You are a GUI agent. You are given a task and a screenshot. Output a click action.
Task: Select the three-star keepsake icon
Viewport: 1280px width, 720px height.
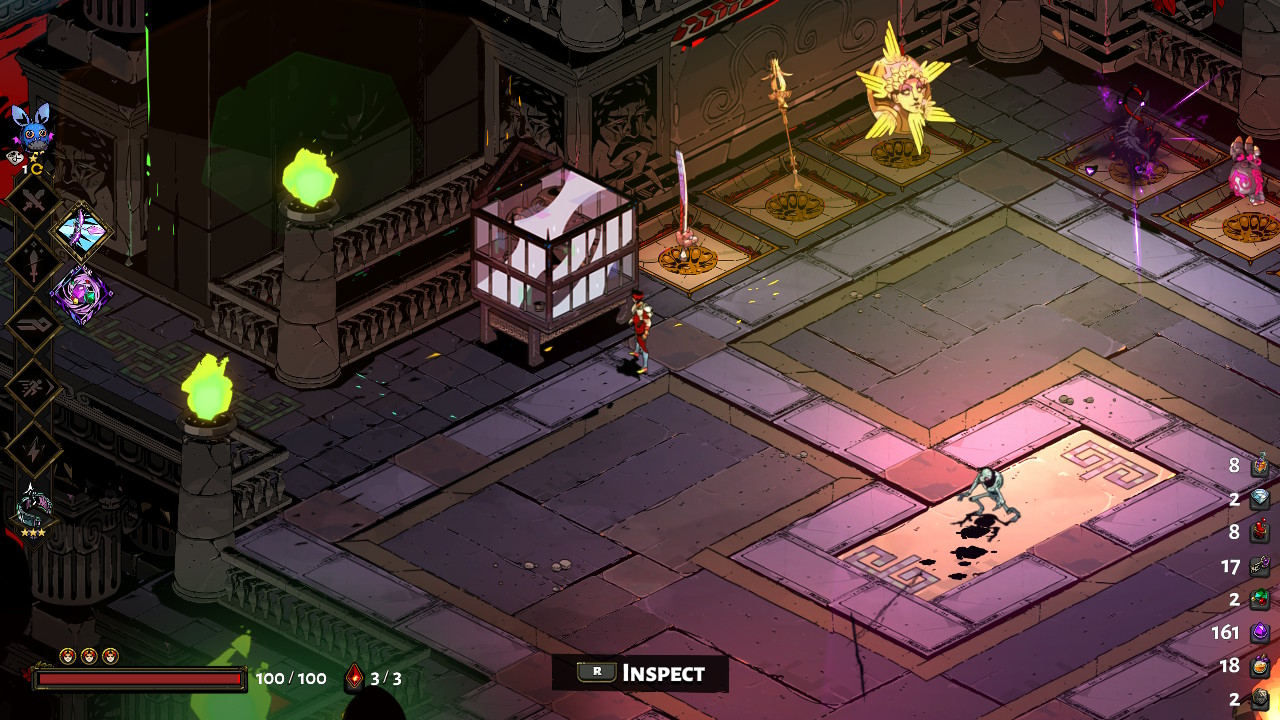point(33,507)
